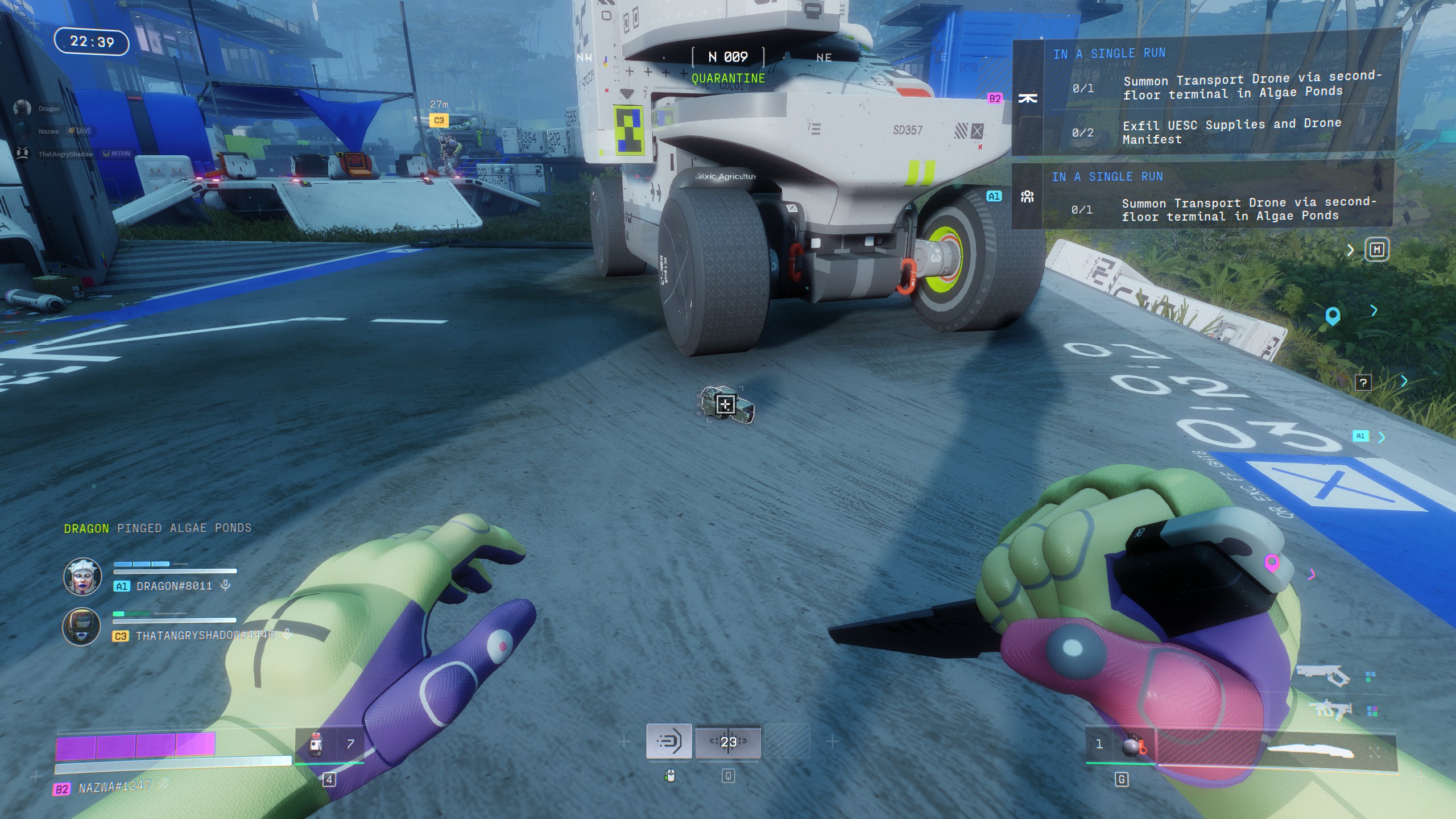Click the pink ping marker
The height and width of the screenshot is (819, 1456).
(1272, 563)
